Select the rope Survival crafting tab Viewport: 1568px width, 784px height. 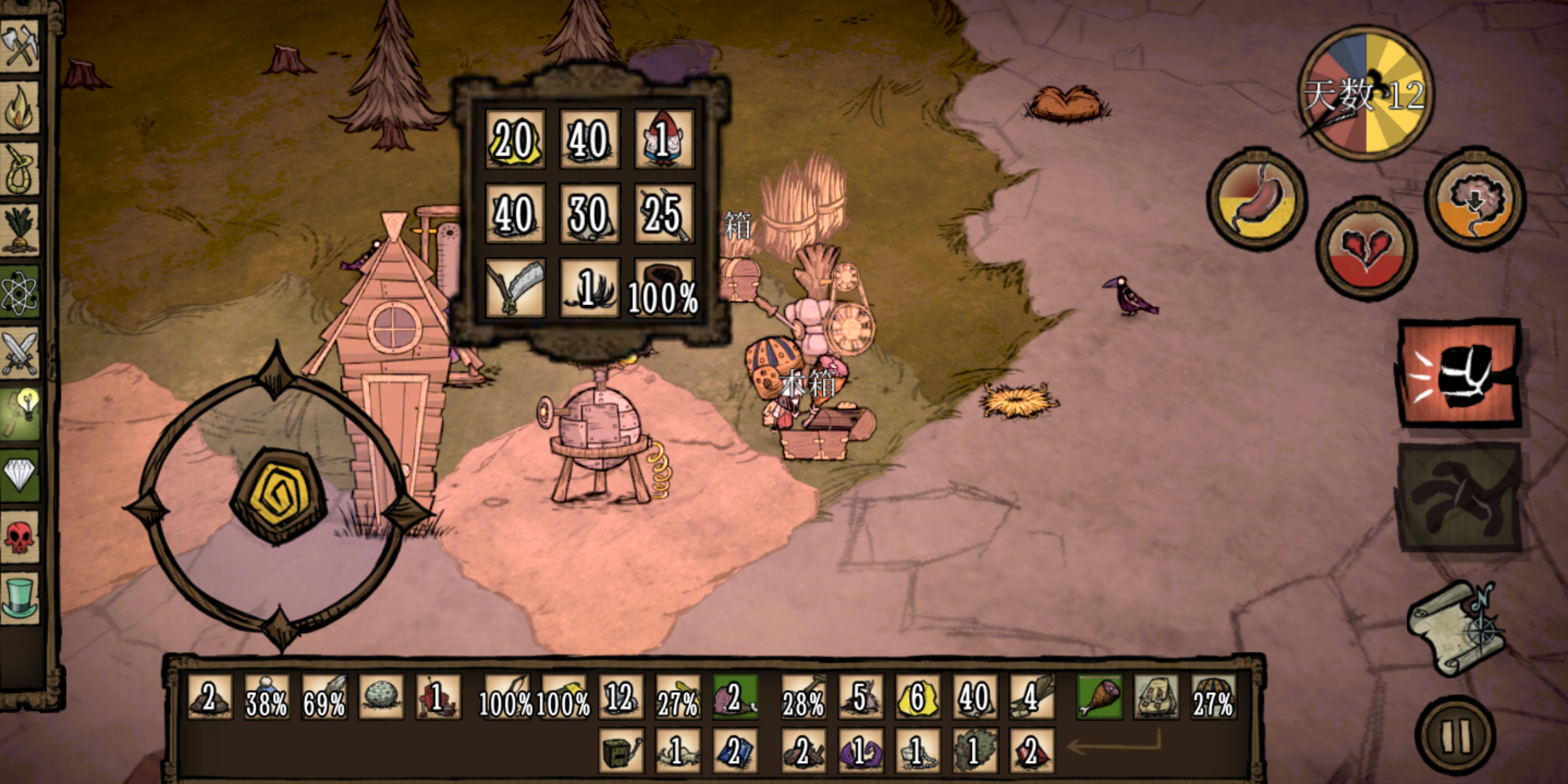(x=20, y=169)
